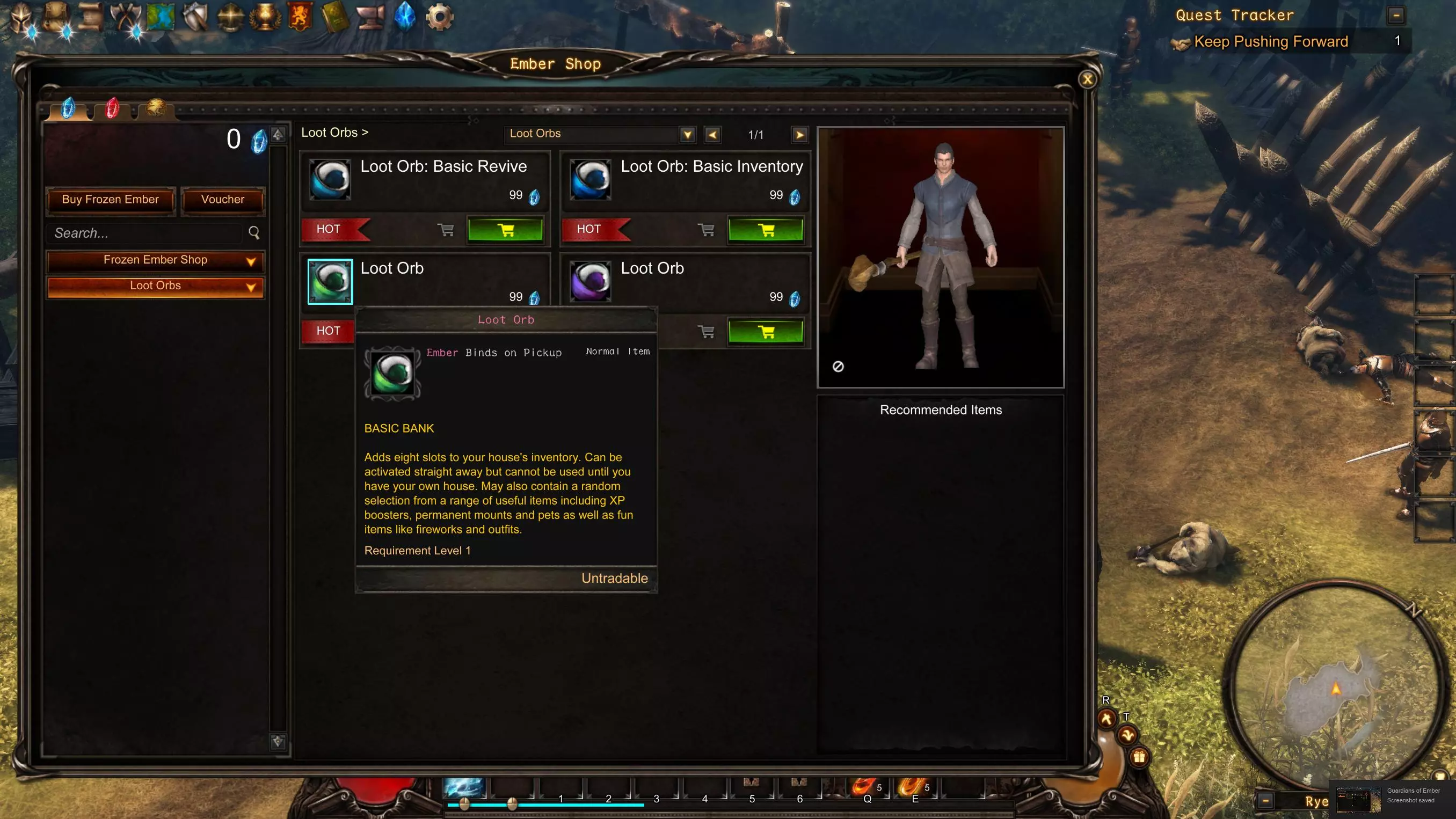Buy the Loot Orb: Basic Revive
The width and height of the screenshot is (1456, 819).
pyautogui.click(x=505, y=230)
